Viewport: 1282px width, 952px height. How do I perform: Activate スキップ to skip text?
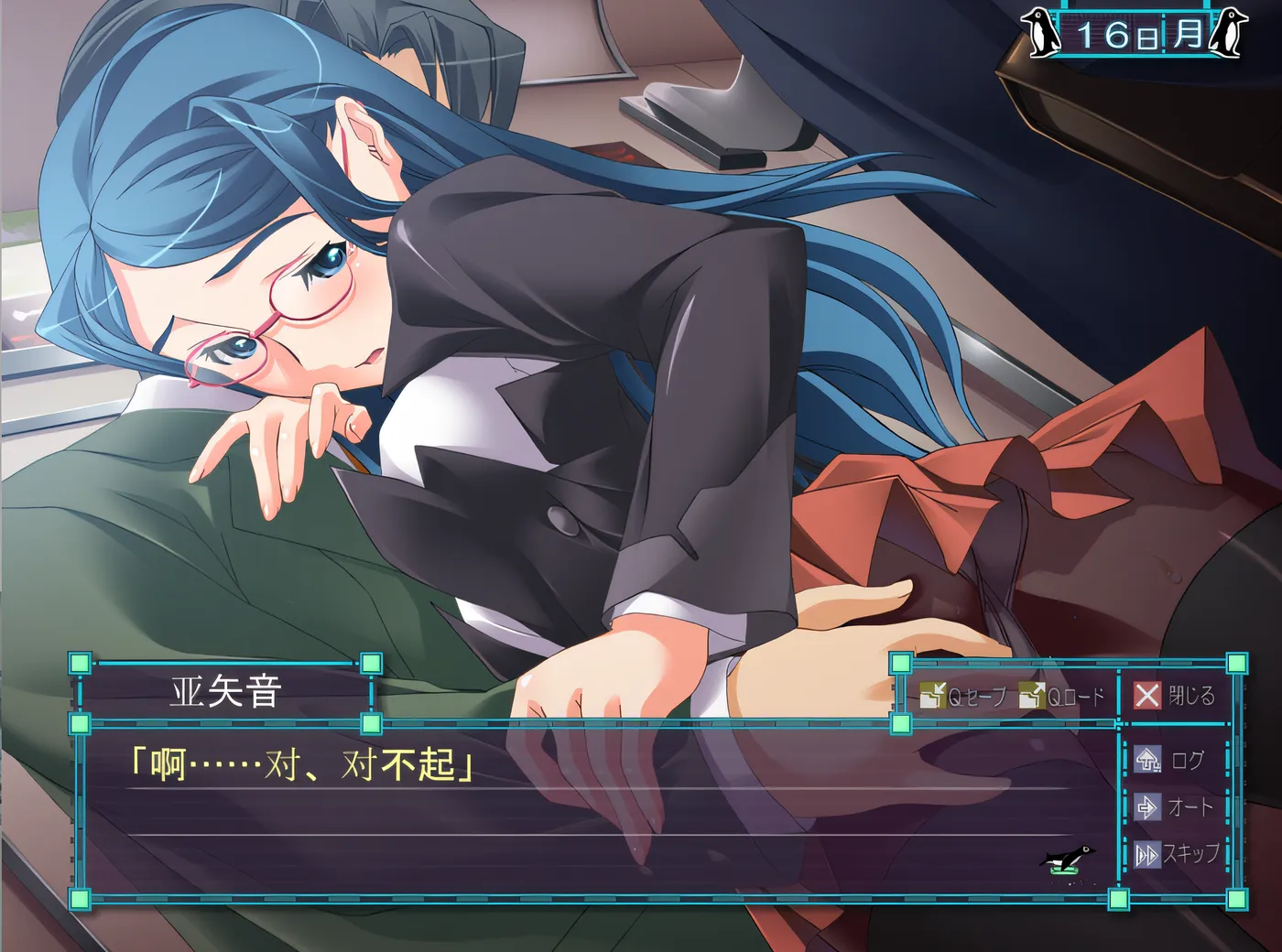click(1178, 854)
